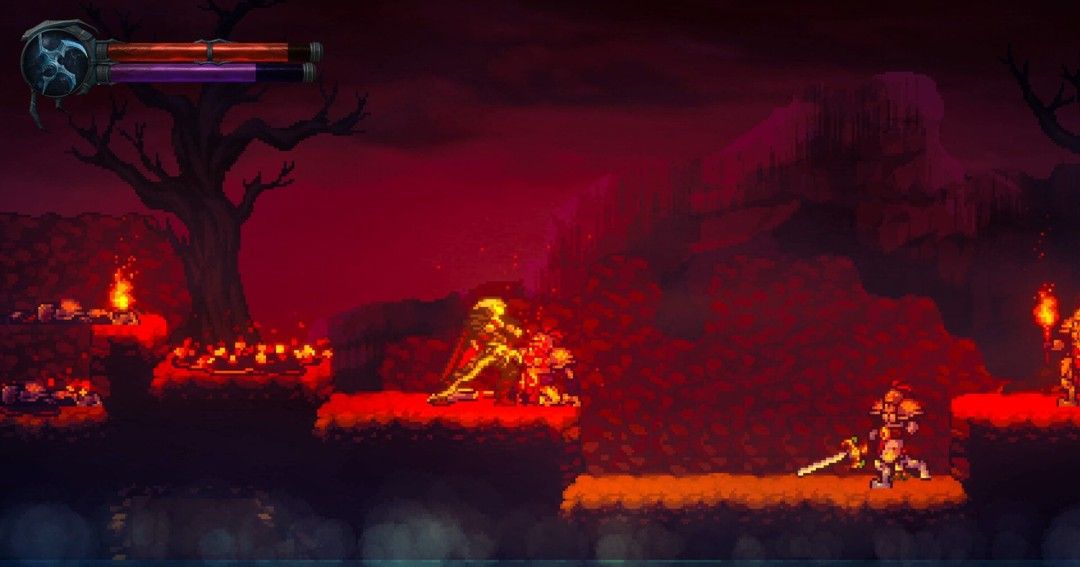Click the round blade emblem beside the bars
The image size is (1080, 567).
(57, 60)
